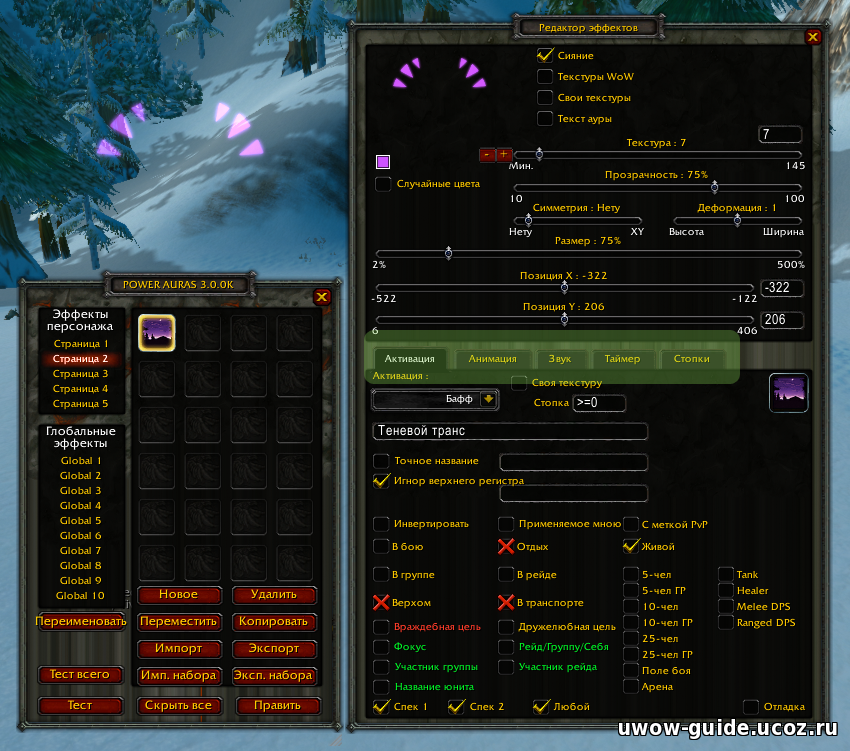Open the Экспорт dialog

(273, 649)
